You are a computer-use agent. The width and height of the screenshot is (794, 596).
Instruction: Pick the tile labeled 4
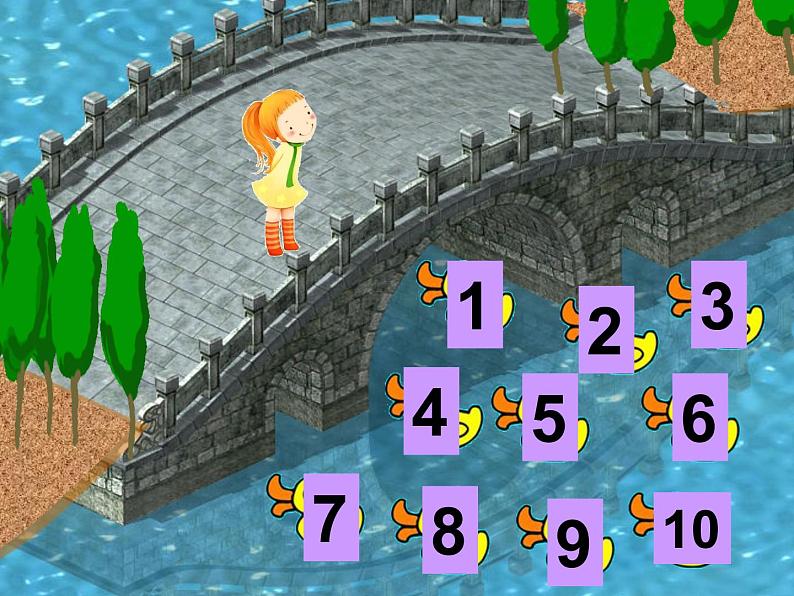point(431,411)
